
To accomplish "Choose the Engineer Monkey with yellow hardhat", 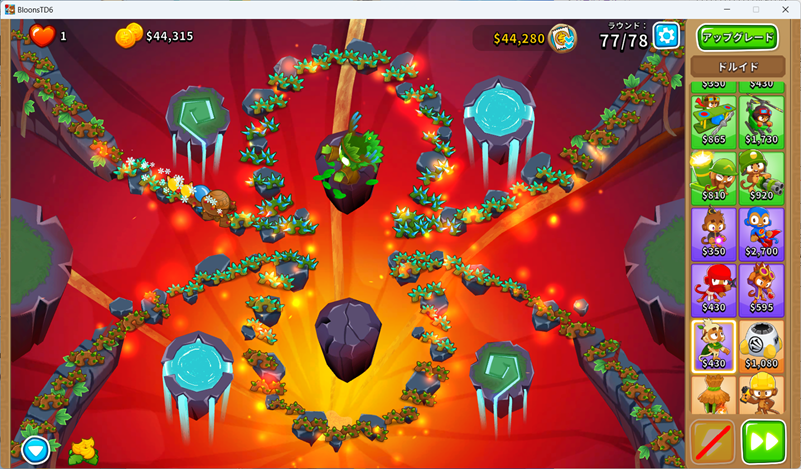I will [761, 396].
